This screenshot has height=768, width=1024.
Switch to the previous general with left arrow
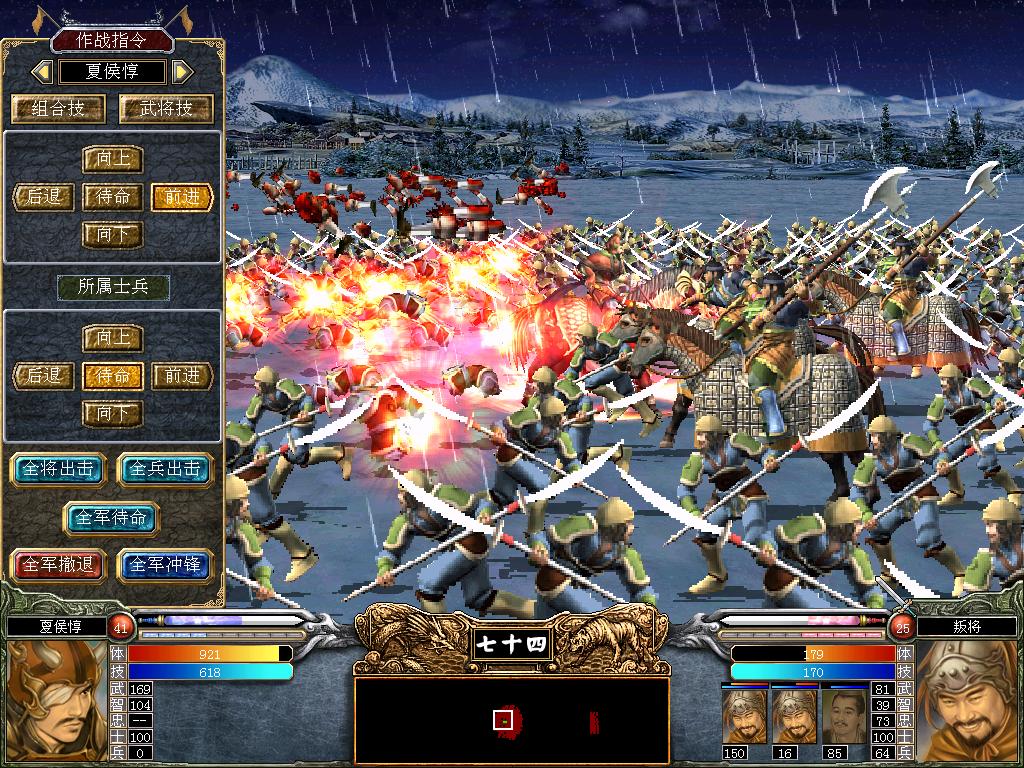pos(42,72)
